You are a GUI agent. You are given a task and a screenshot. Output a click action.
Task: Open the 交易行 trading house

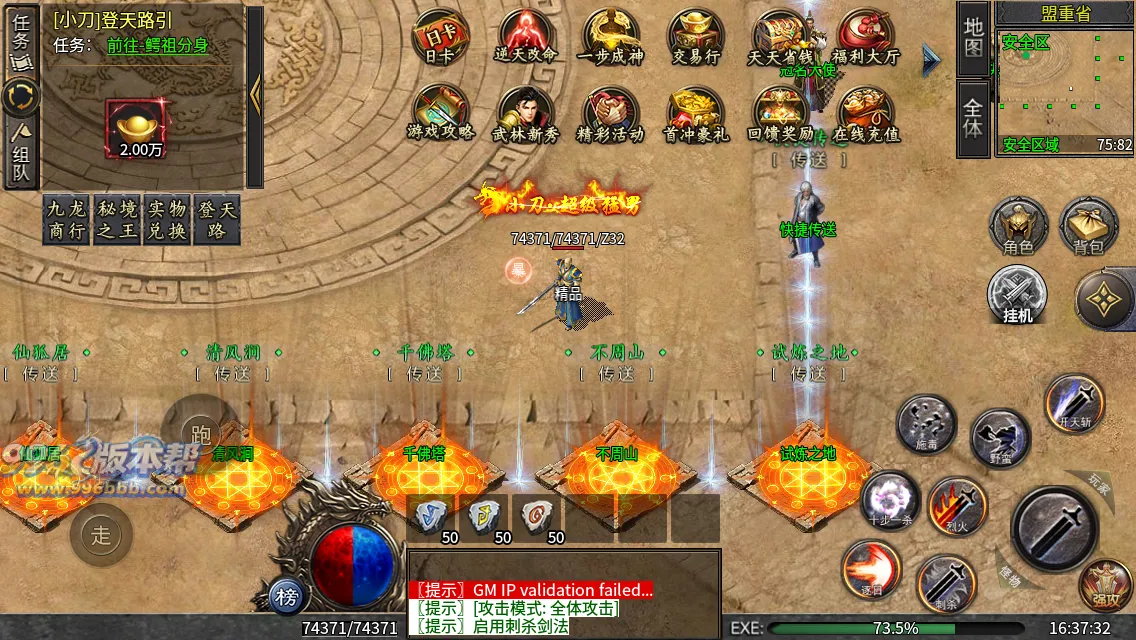point(697,38)
